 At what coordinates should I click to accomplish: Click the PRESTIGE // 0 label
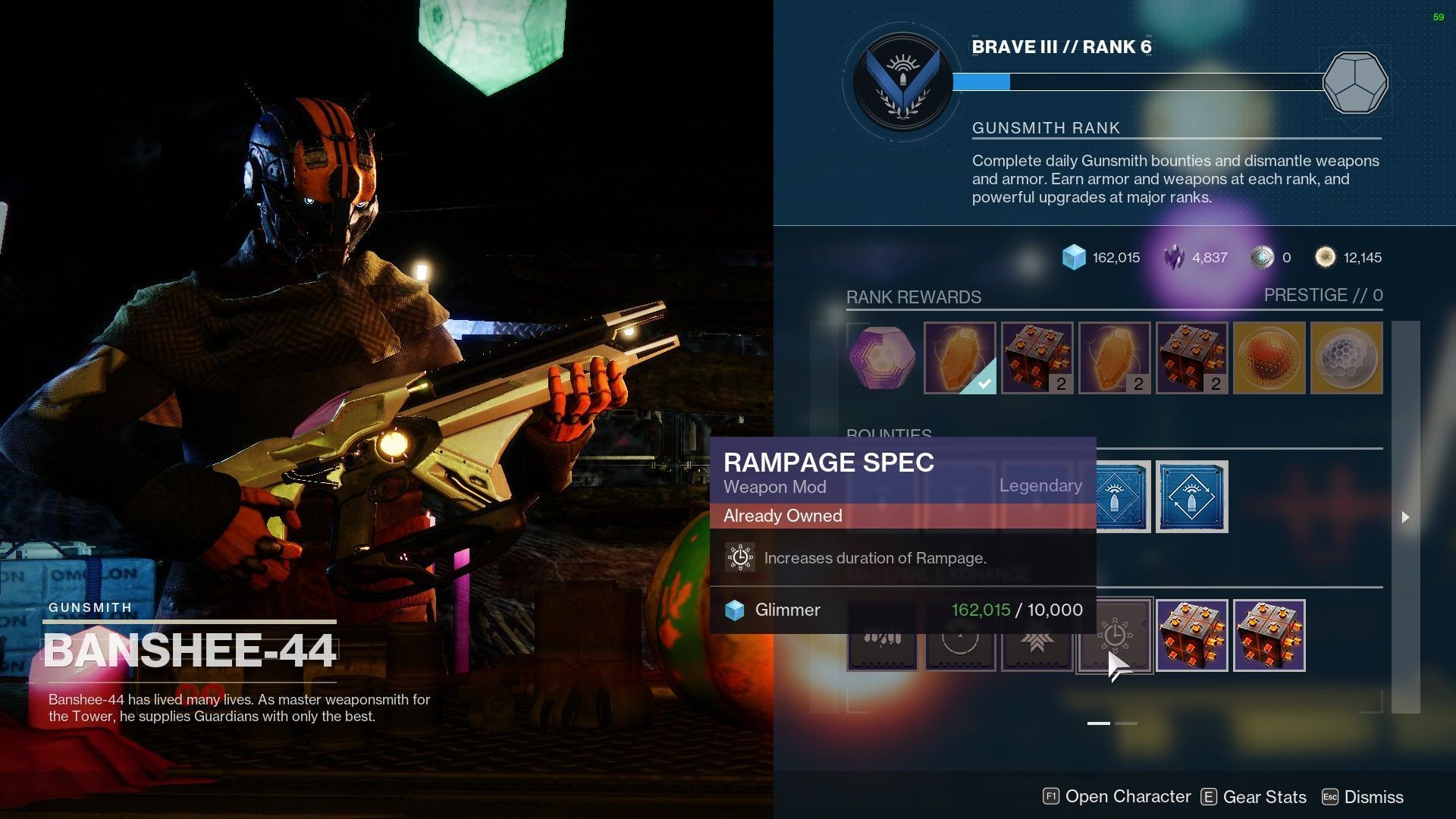tap(1322, 295)
